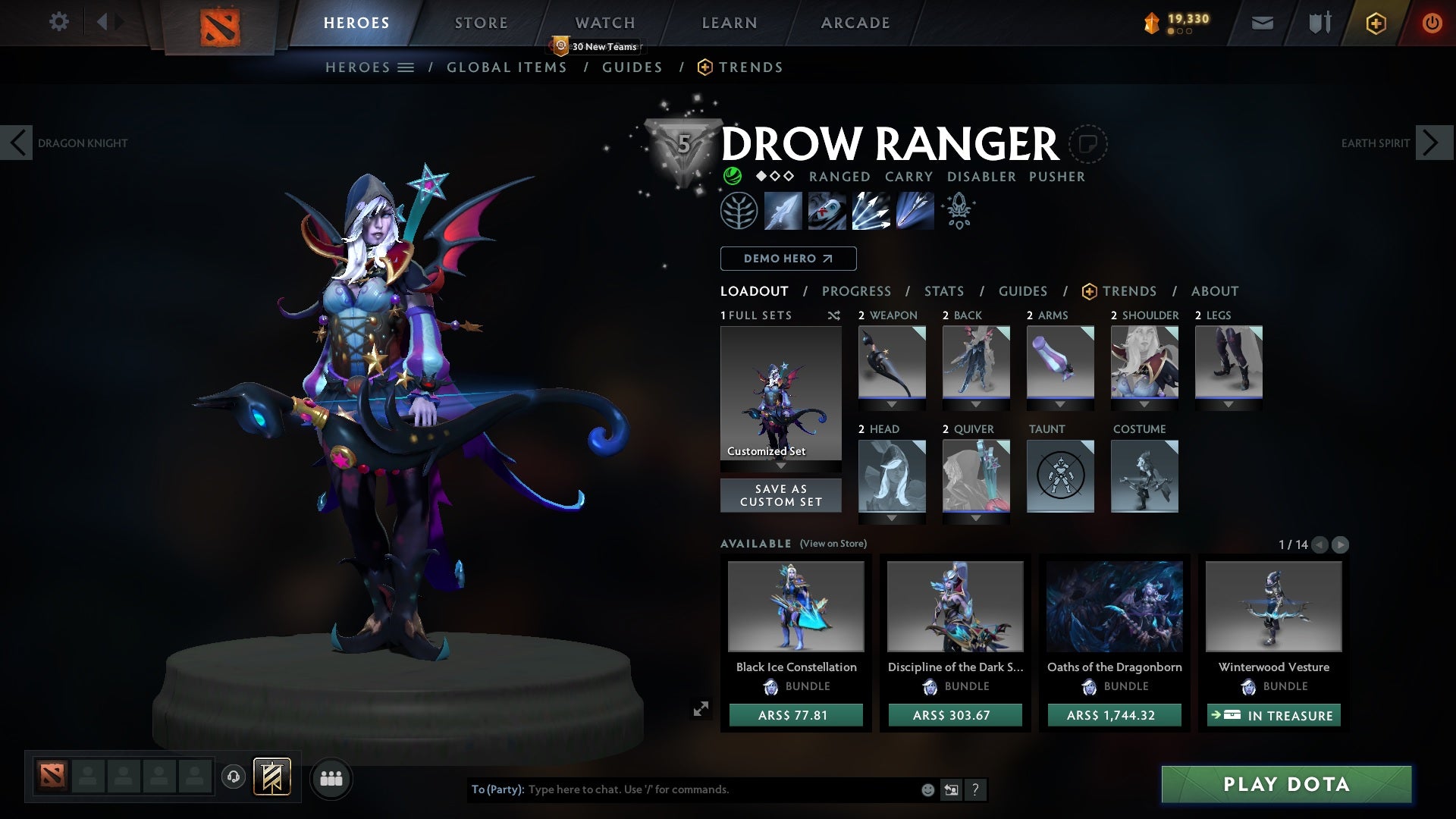Click the DEMO HERO button
Image resolution: width=1456 pixels, height=819 pixels.
[788, 259]
